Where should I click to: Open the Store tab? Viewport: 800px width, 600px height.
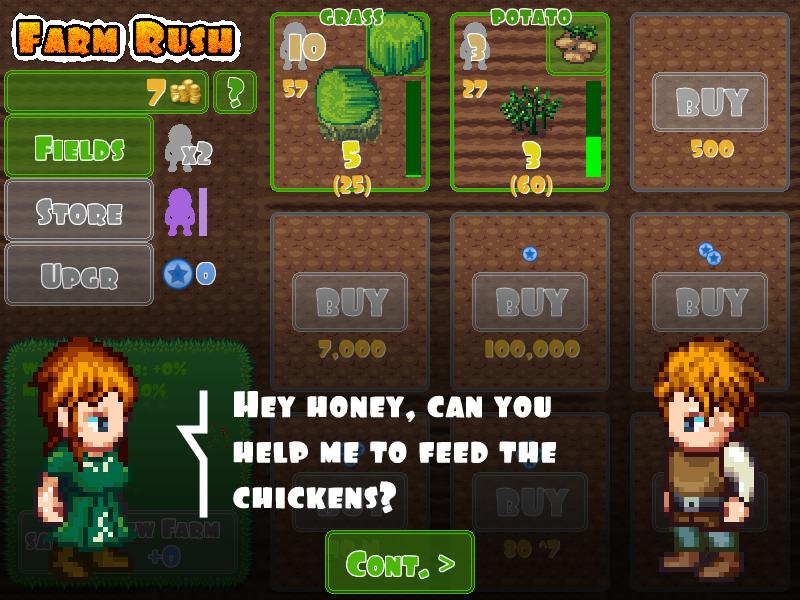(79, 211)
